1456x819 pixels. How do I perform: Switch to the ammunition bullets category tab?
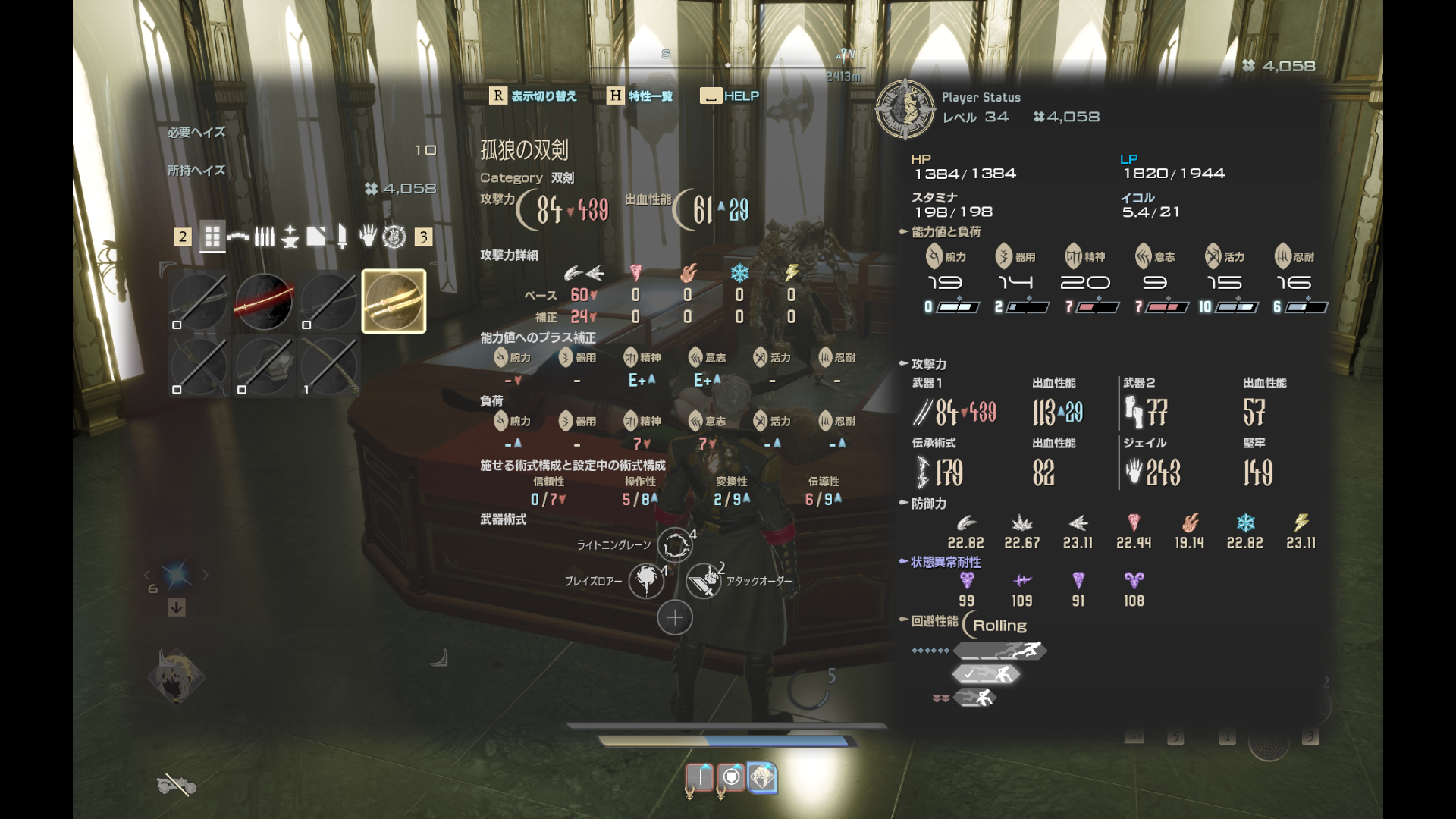pos(264,237)
